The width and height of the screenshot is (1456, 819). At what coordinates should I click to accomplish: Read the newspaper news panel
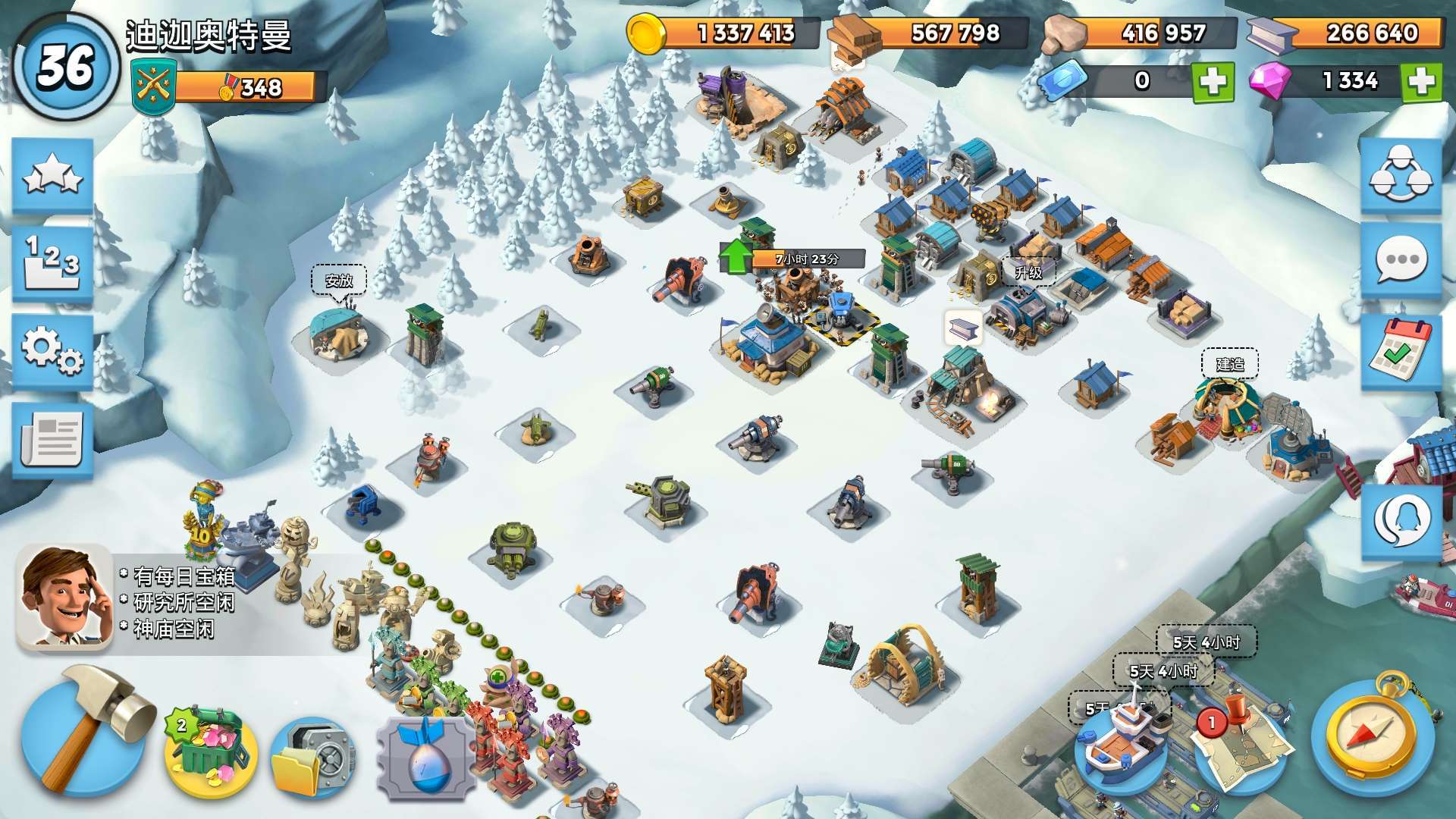coord(52,439)
